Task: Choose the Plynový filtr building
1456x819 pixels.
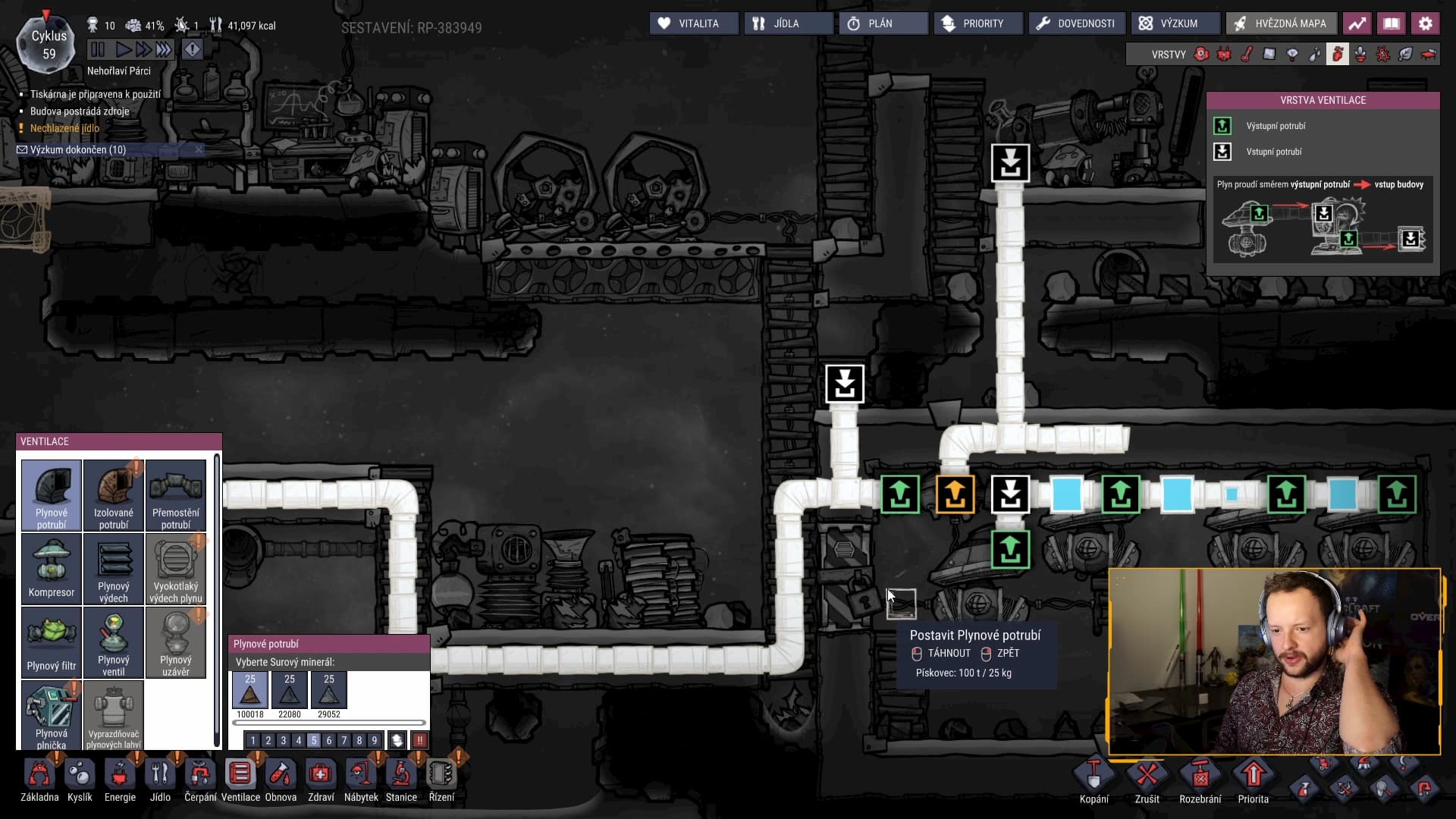Action: click(52, 642)
